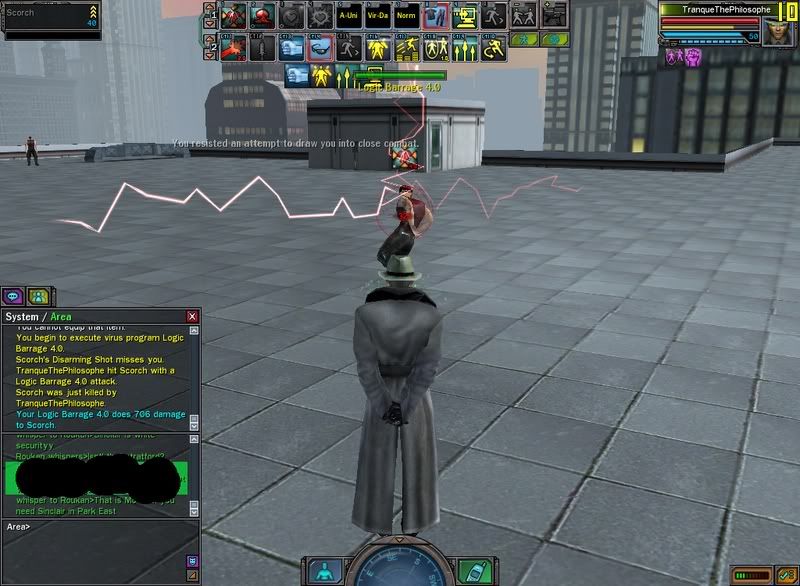Open the cell phone button

coord(471,570)
